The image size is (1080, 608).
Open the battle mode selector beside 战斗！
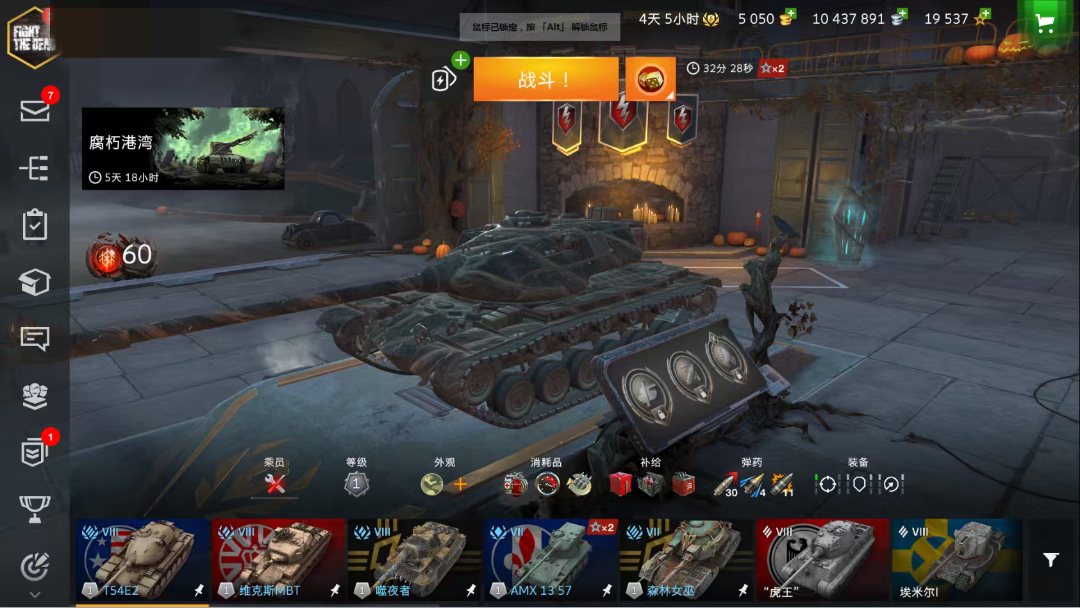[x=650, y=79]
